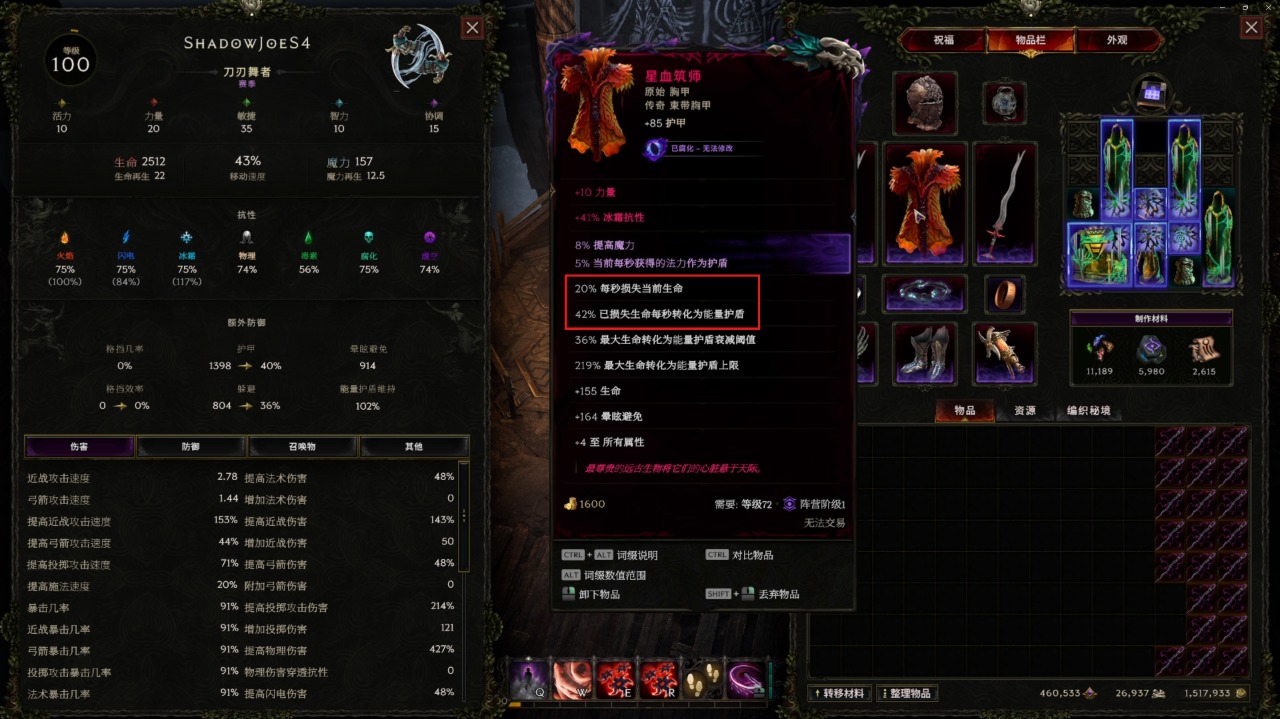Open the 外观 (Appearance) tab

coord(1116,41)
